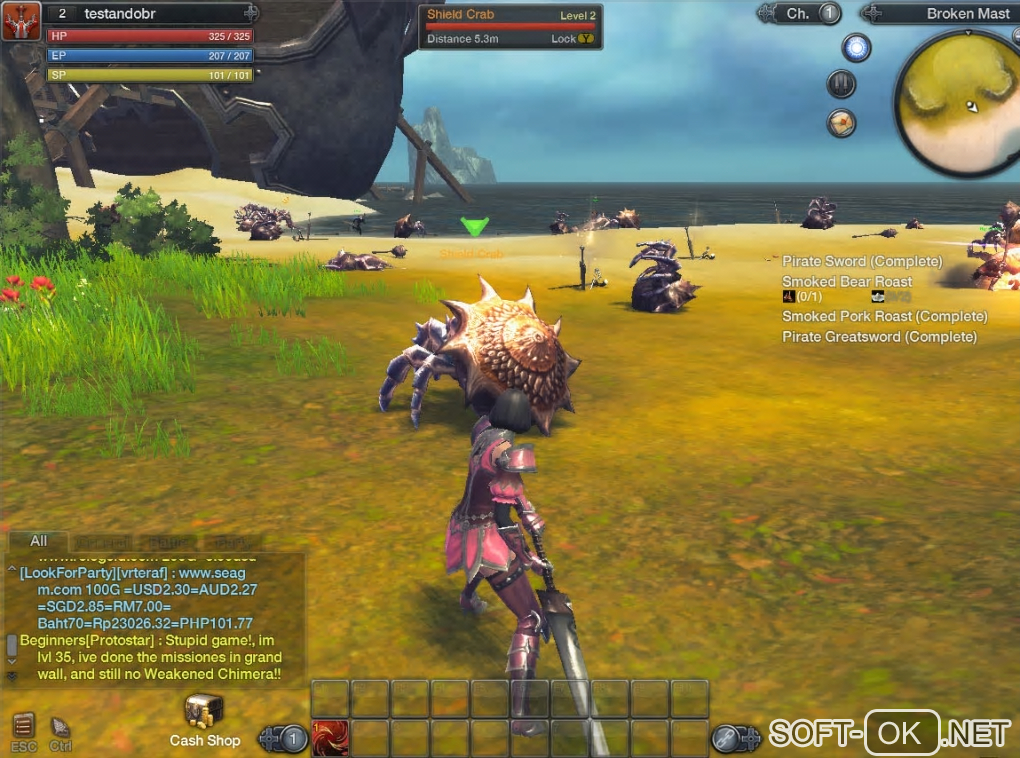Click the twin swords round icon
The image size is (1020, 758).
pyautogui.click(x=841, y=84)
